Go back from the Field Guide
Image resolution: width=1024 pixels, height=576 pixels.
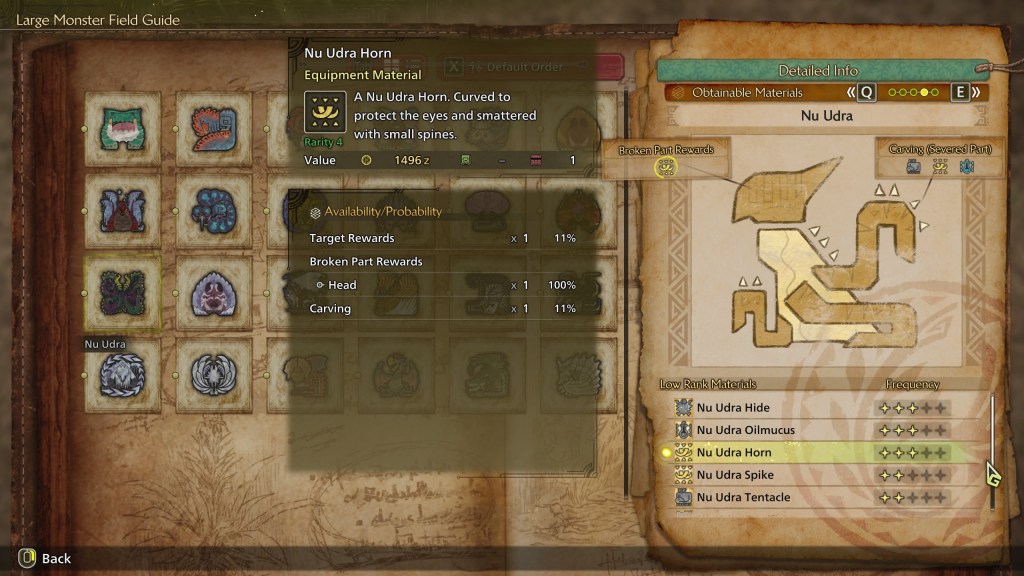coord(45,558)
